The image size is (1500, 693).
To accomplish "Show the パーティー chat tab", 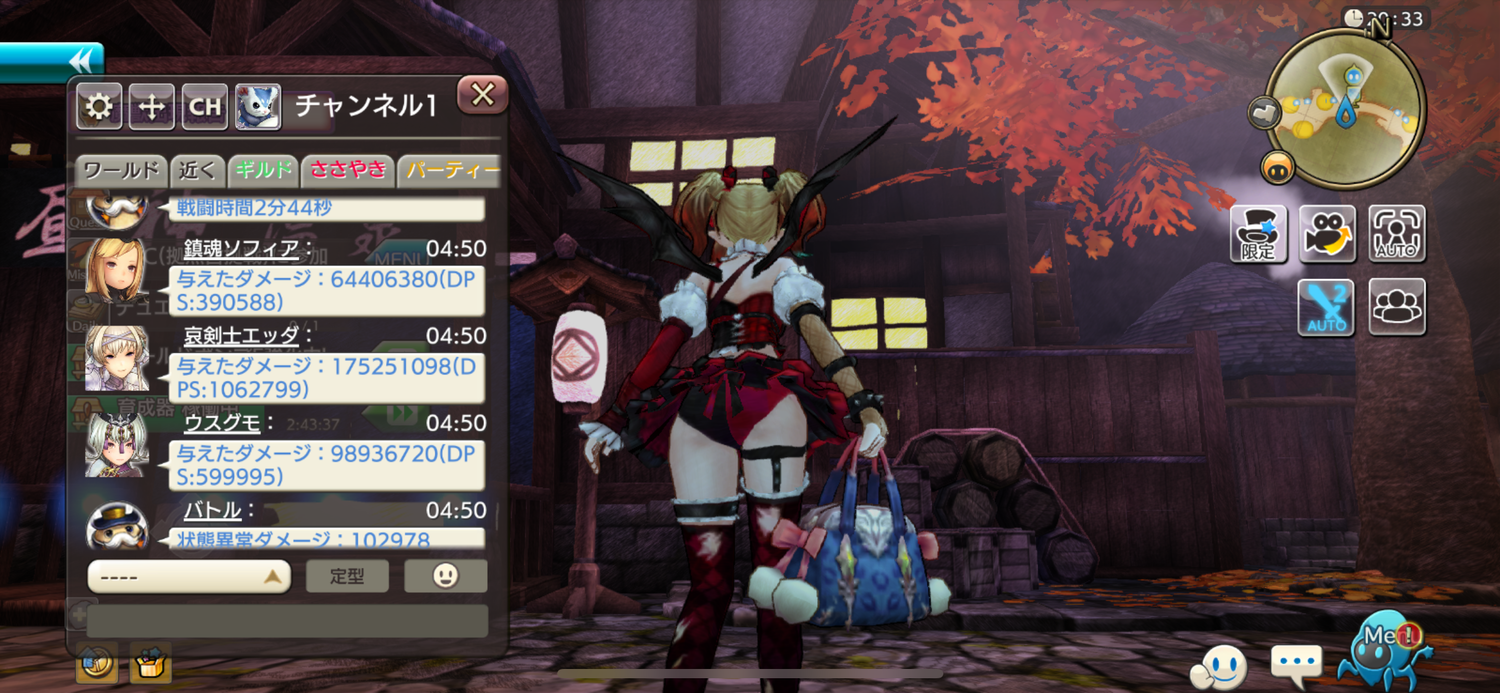I will [450, 170].
